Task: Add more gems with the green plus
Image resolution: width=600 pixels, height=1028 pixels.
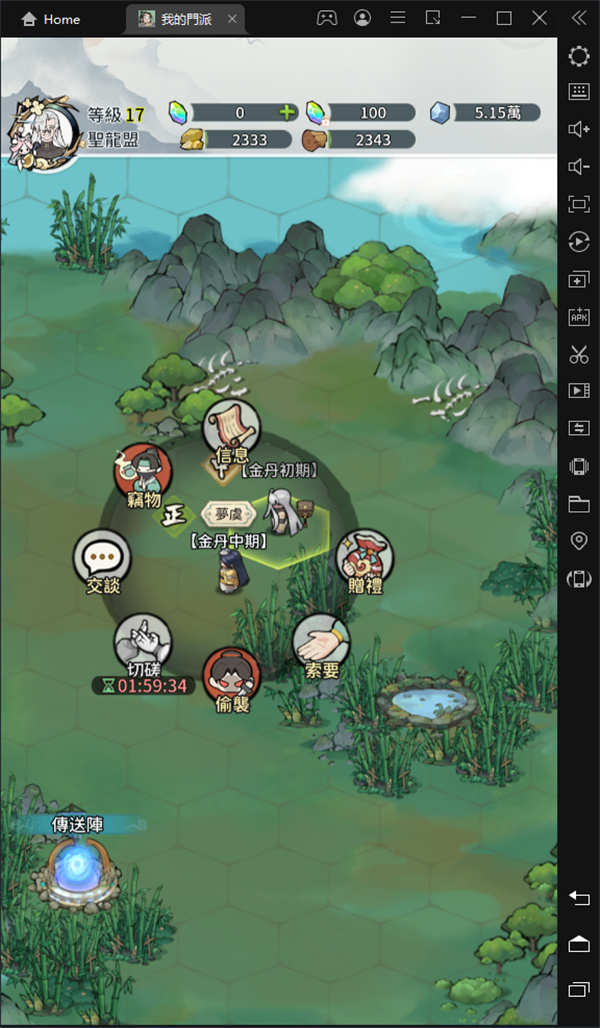Action: click(x=288, y=112)
